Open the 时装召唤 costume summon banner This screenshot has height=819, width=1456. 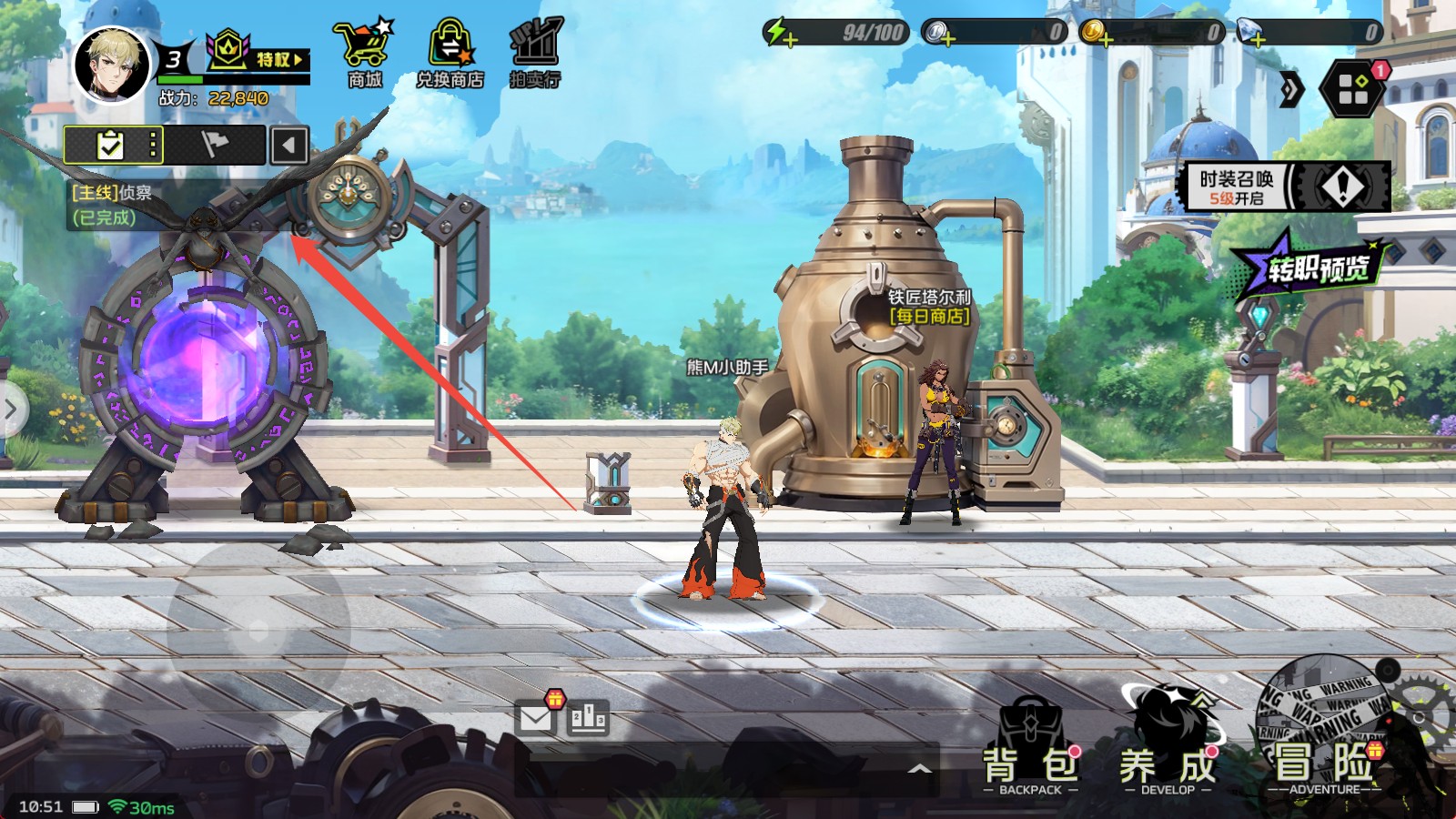coord(1287,187)
